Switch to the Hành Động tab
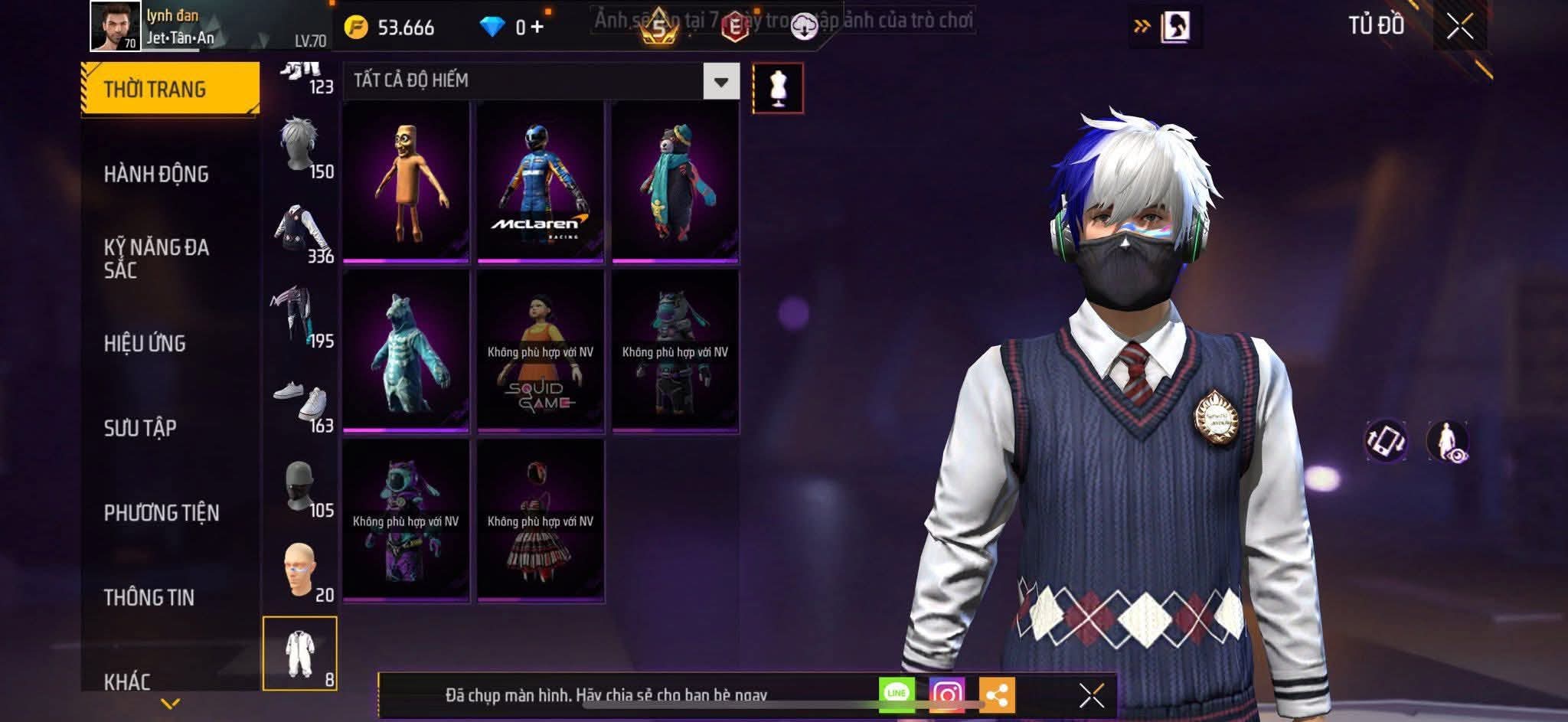The image size is (1568, 722). (156, 174)
